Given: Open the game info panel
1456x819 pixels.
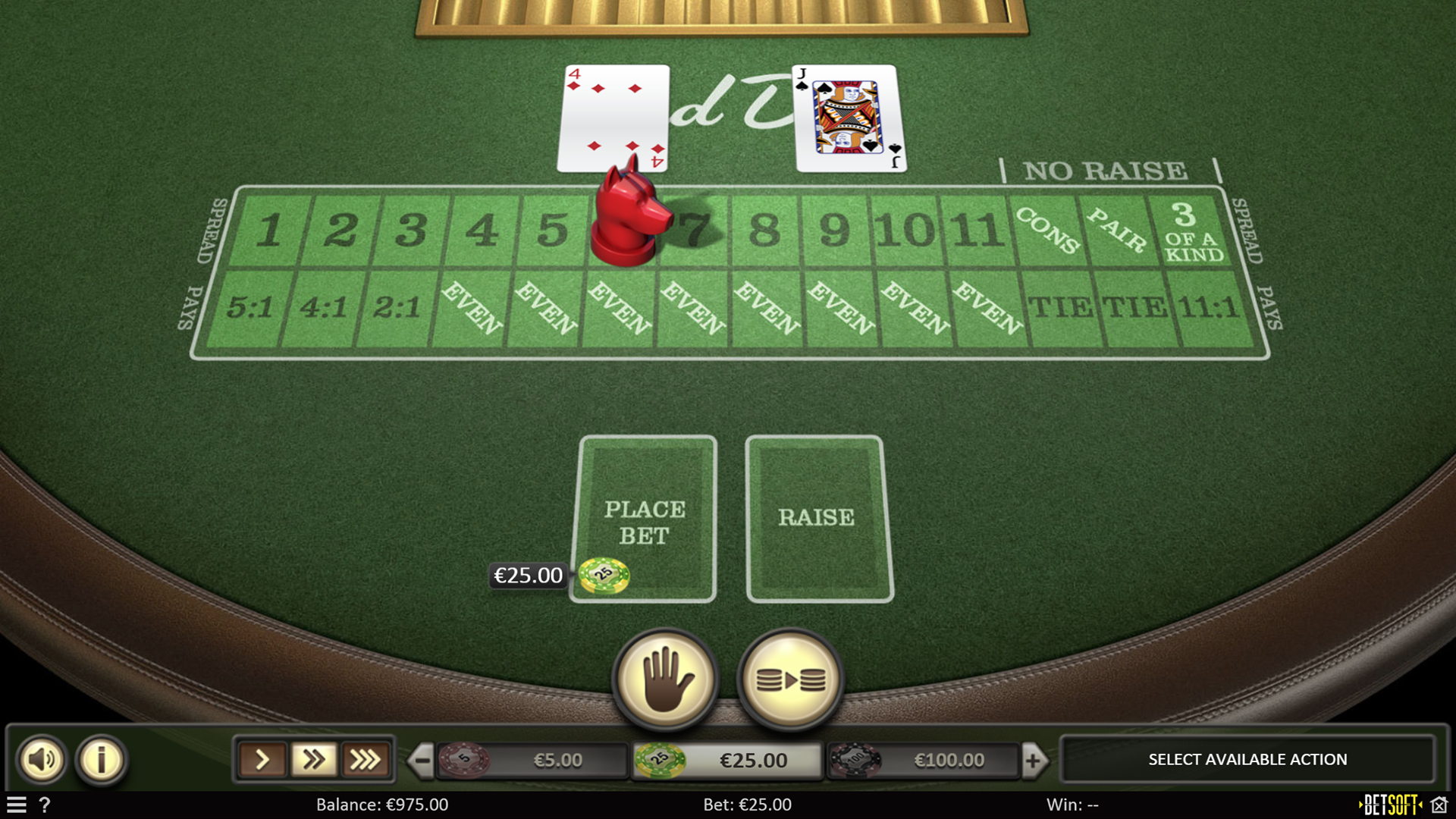Looking at the screenshot, I should pyautogui.click(x=101, y=759).
